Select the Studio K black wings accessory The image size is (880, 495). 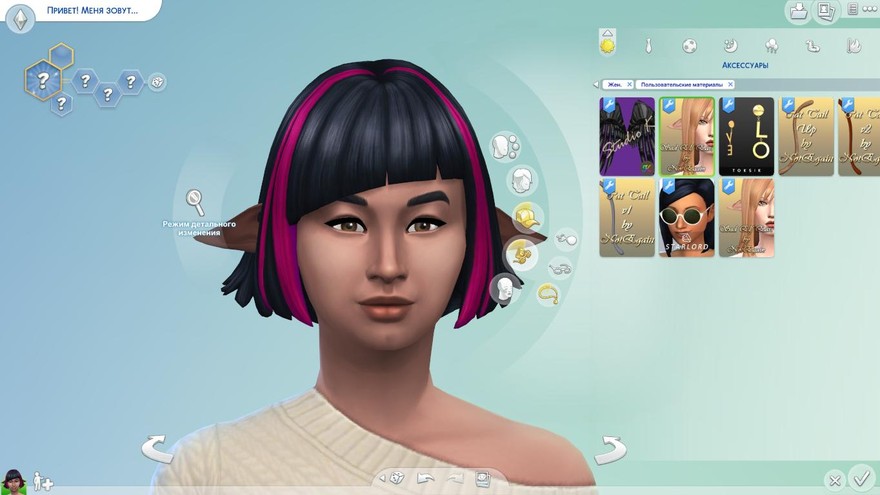(x=627, y=137)
